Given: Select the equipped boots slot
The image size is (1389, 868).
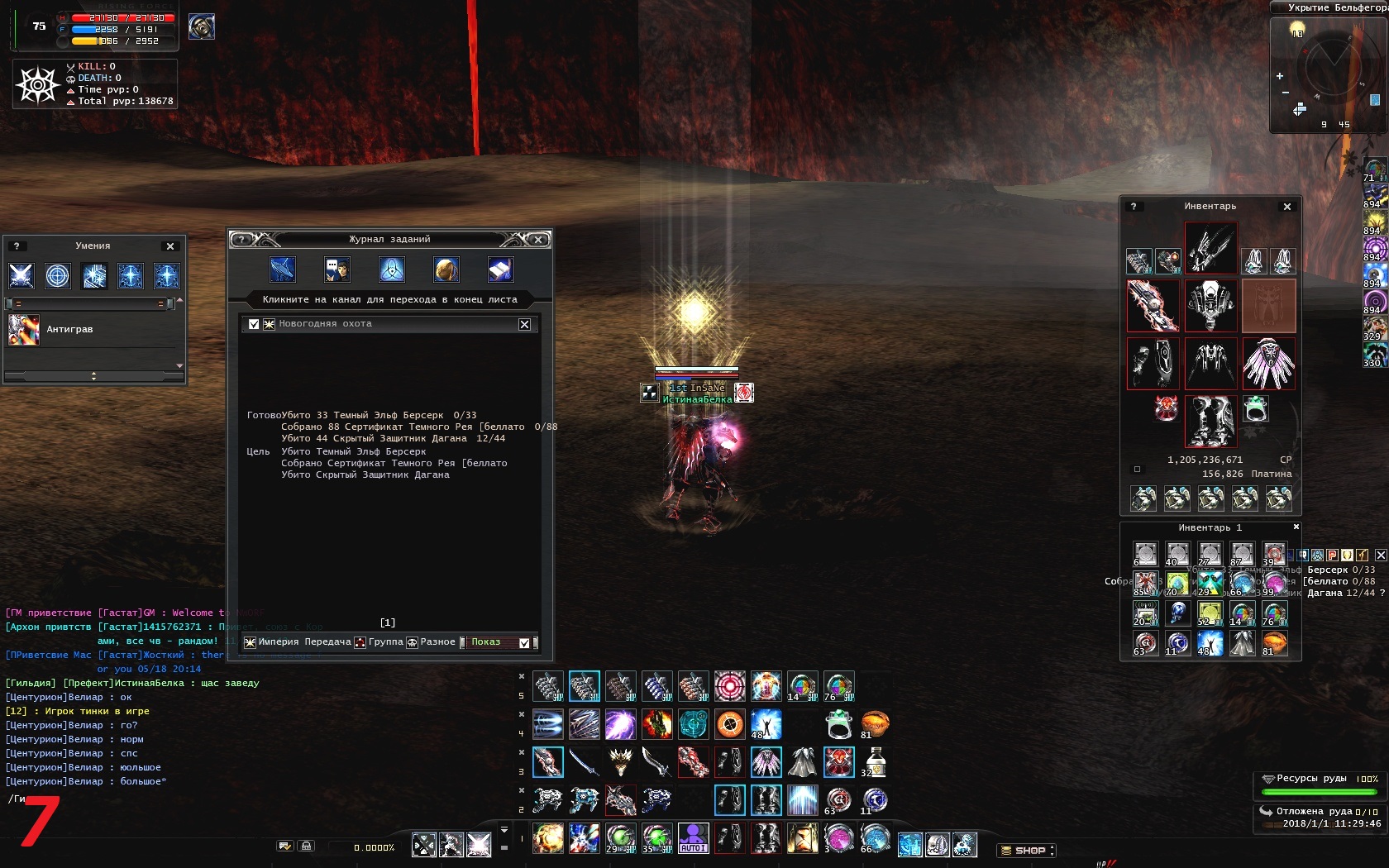Looking at the screenshot, I should (1210, 421).
